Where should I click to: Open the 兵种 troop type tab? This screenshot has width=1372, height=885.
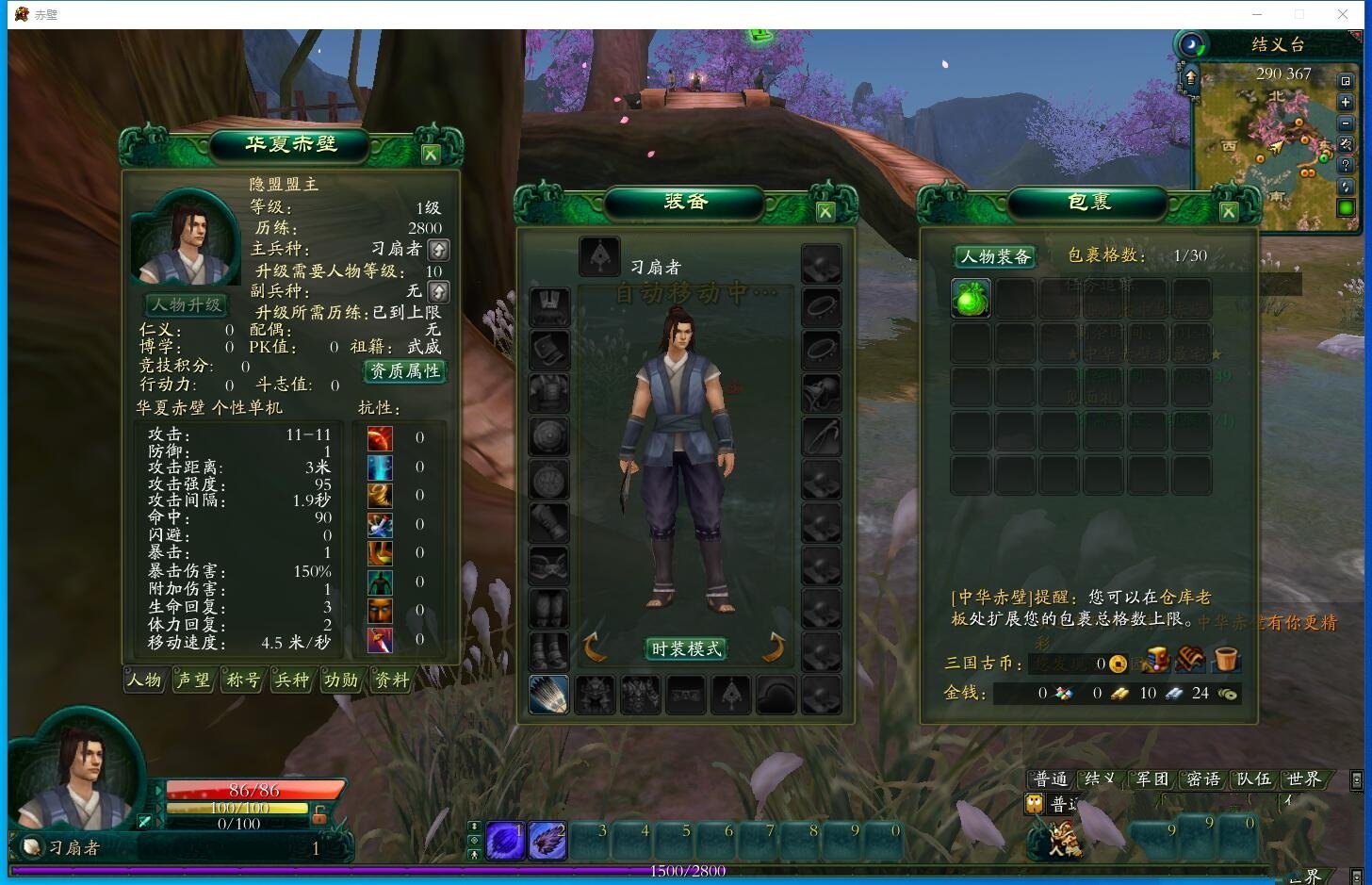click(291, 680)
